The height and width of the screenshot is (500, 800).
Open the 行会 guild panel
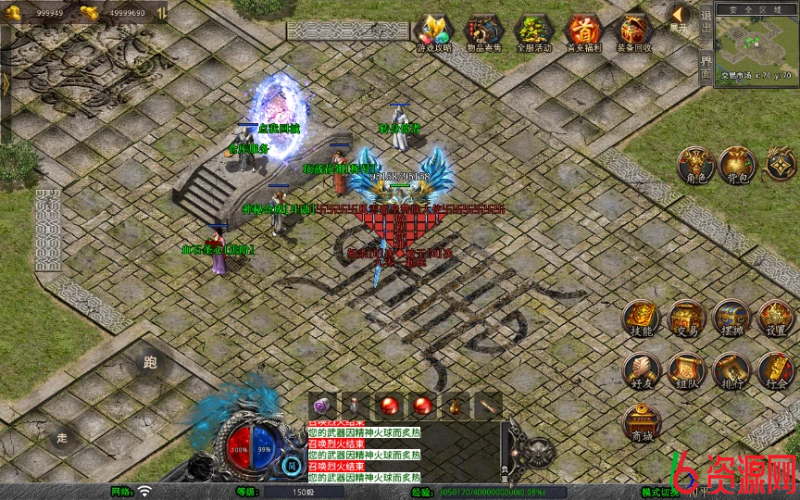775,371
